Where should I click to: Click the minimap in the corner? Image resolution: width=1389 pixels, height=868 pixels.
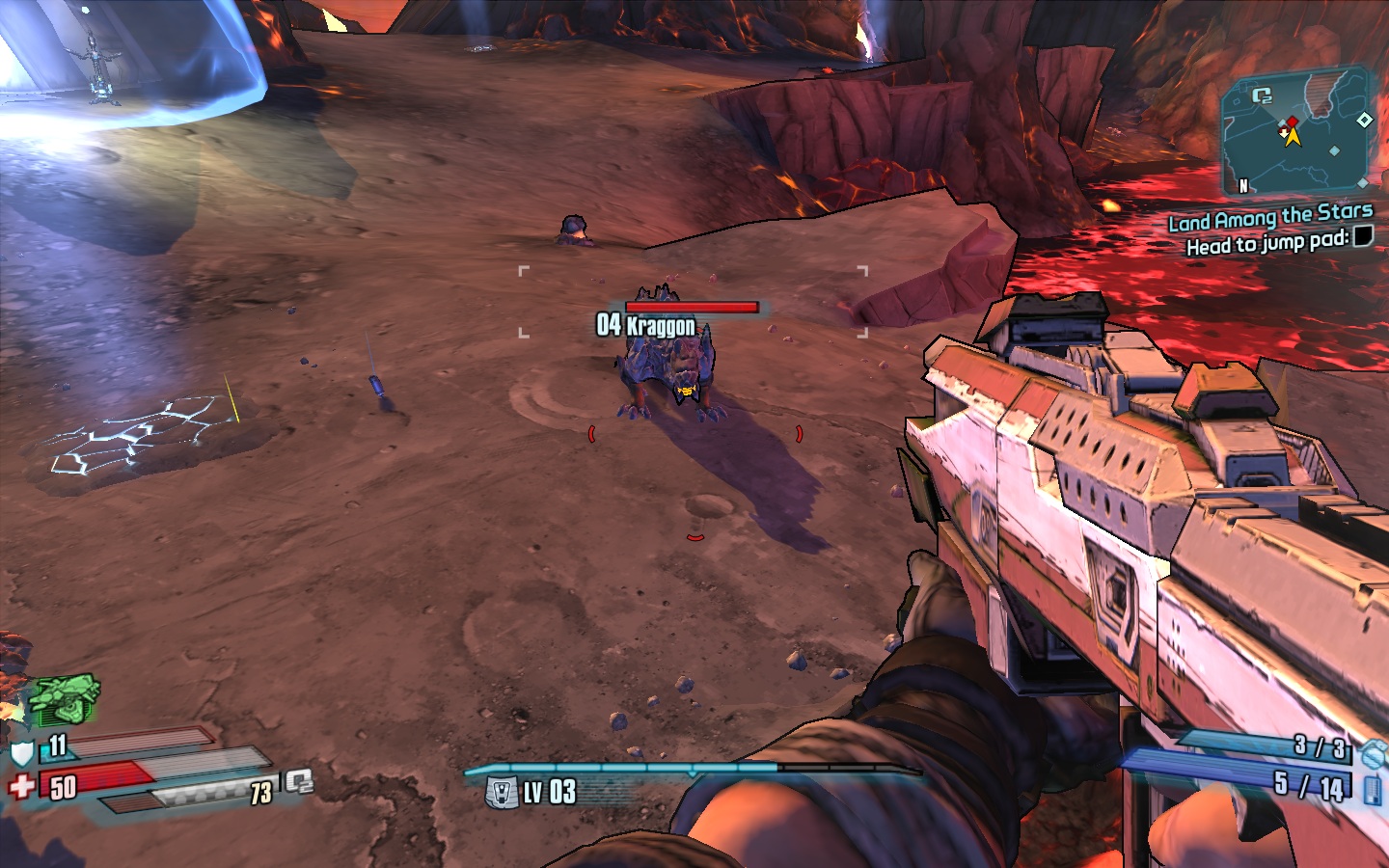(x=1295, y=131)
